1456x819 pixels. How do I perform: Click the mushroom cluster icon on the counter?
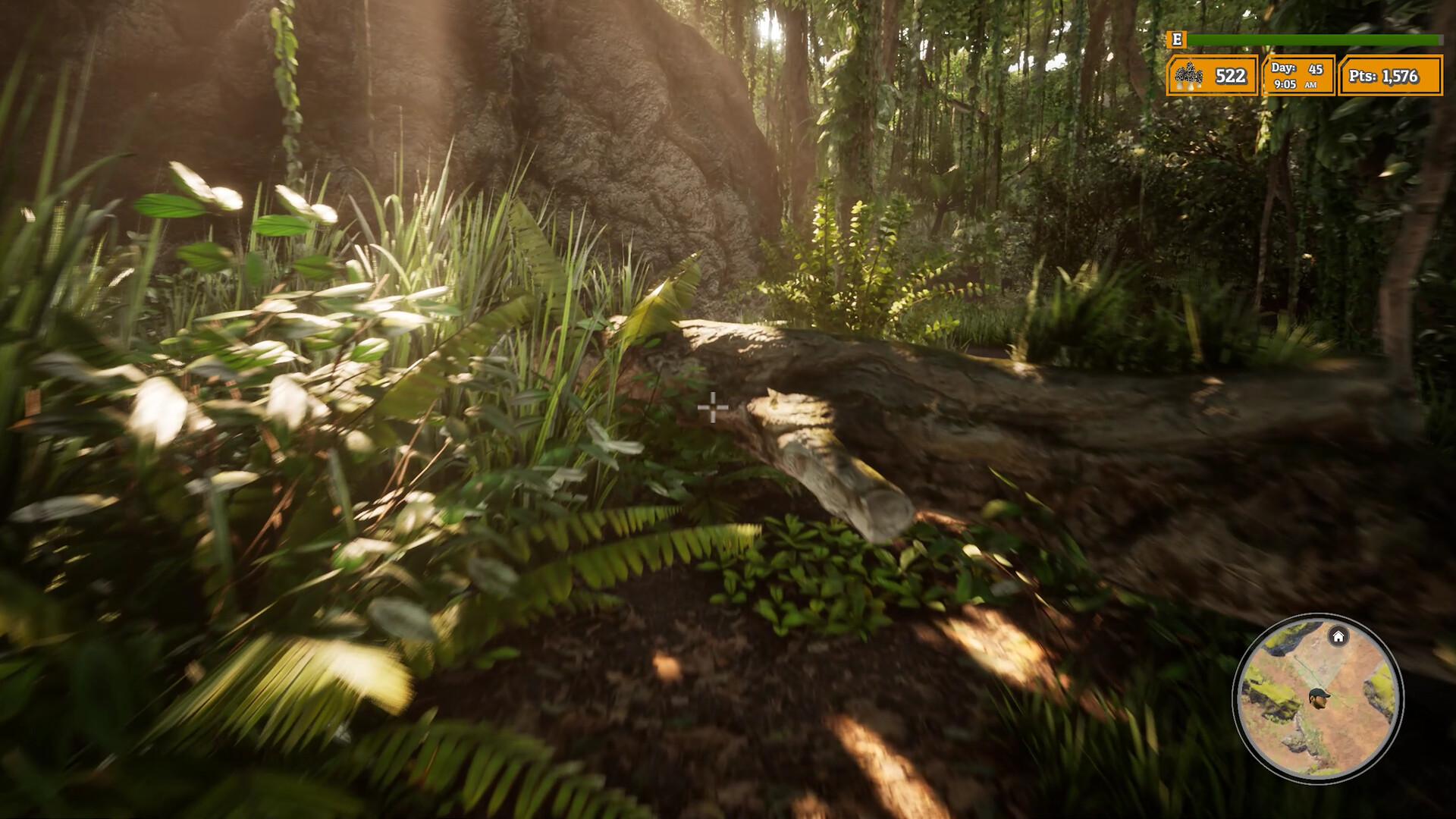coord(1189,76)
